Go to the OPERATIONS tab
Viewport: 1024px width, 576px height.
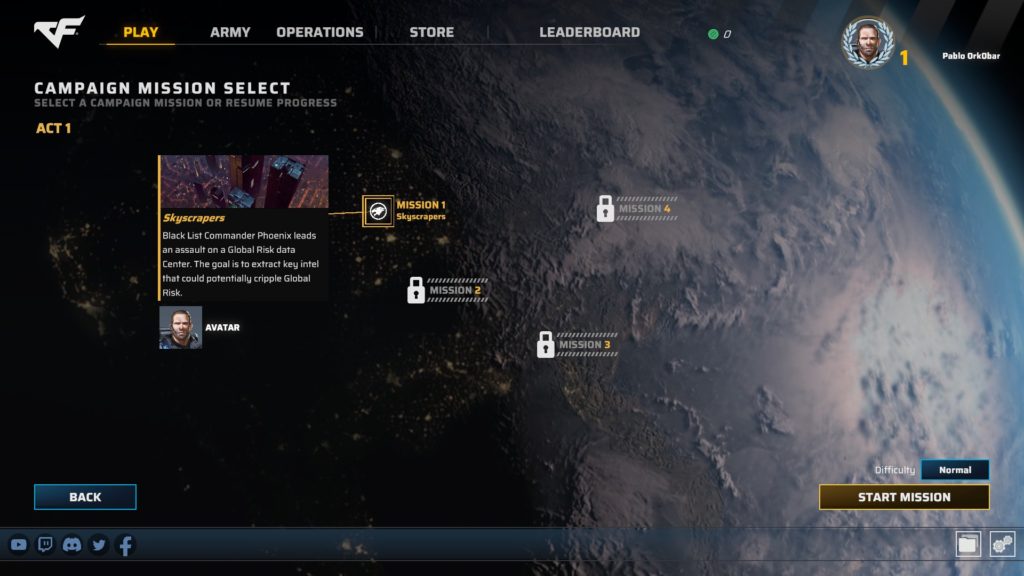[x=320, y=32]
